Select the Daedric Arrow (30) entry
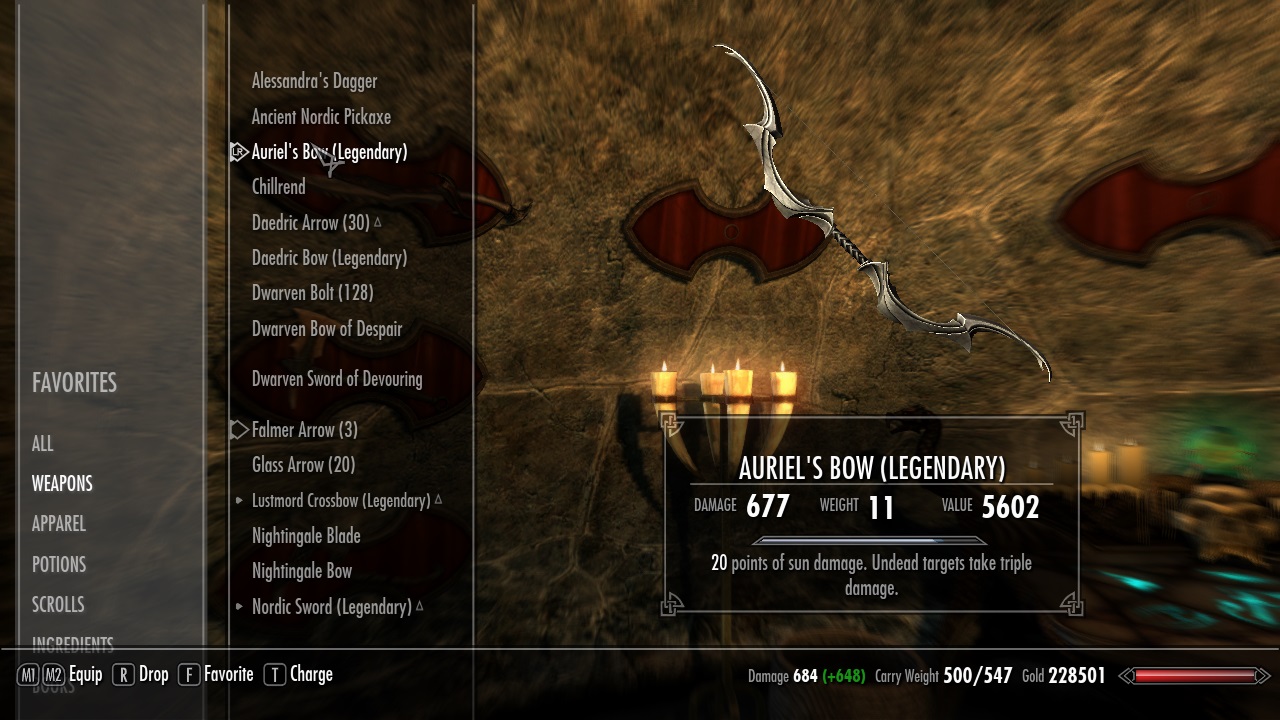Screen dimensions: 1280x720 coord(310,223)
